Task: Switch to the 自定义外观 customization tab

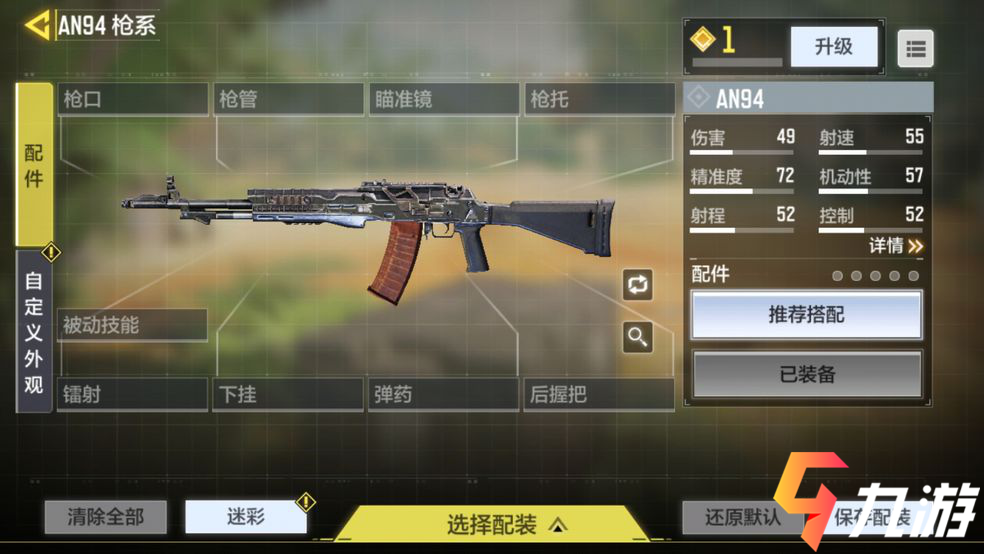Action: (34, 331)
